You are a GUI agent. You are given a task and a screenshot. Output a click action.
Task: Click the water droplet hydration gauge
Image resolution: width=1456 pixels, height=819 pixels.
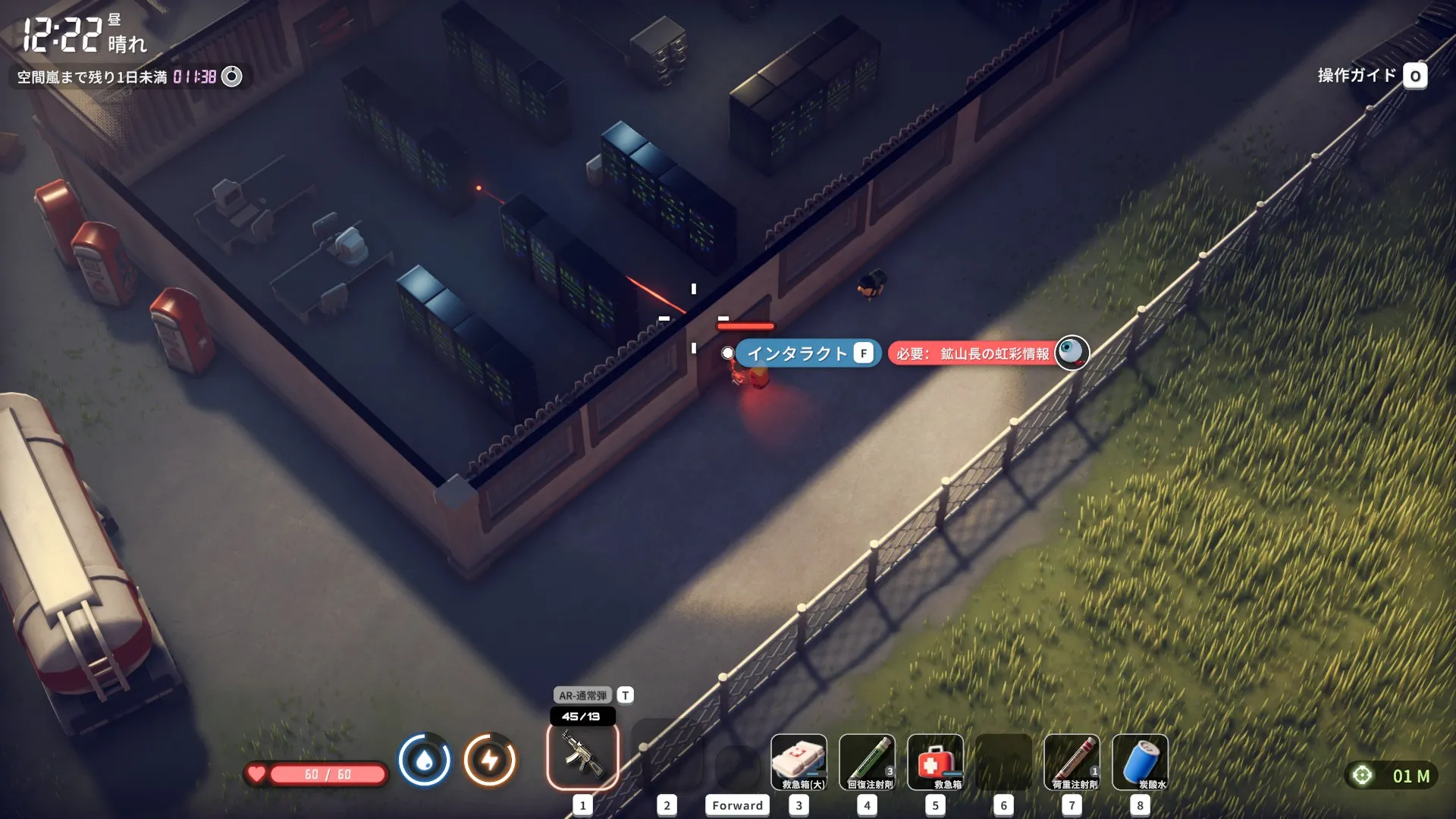pyautogui.click(x=425, y=759)
